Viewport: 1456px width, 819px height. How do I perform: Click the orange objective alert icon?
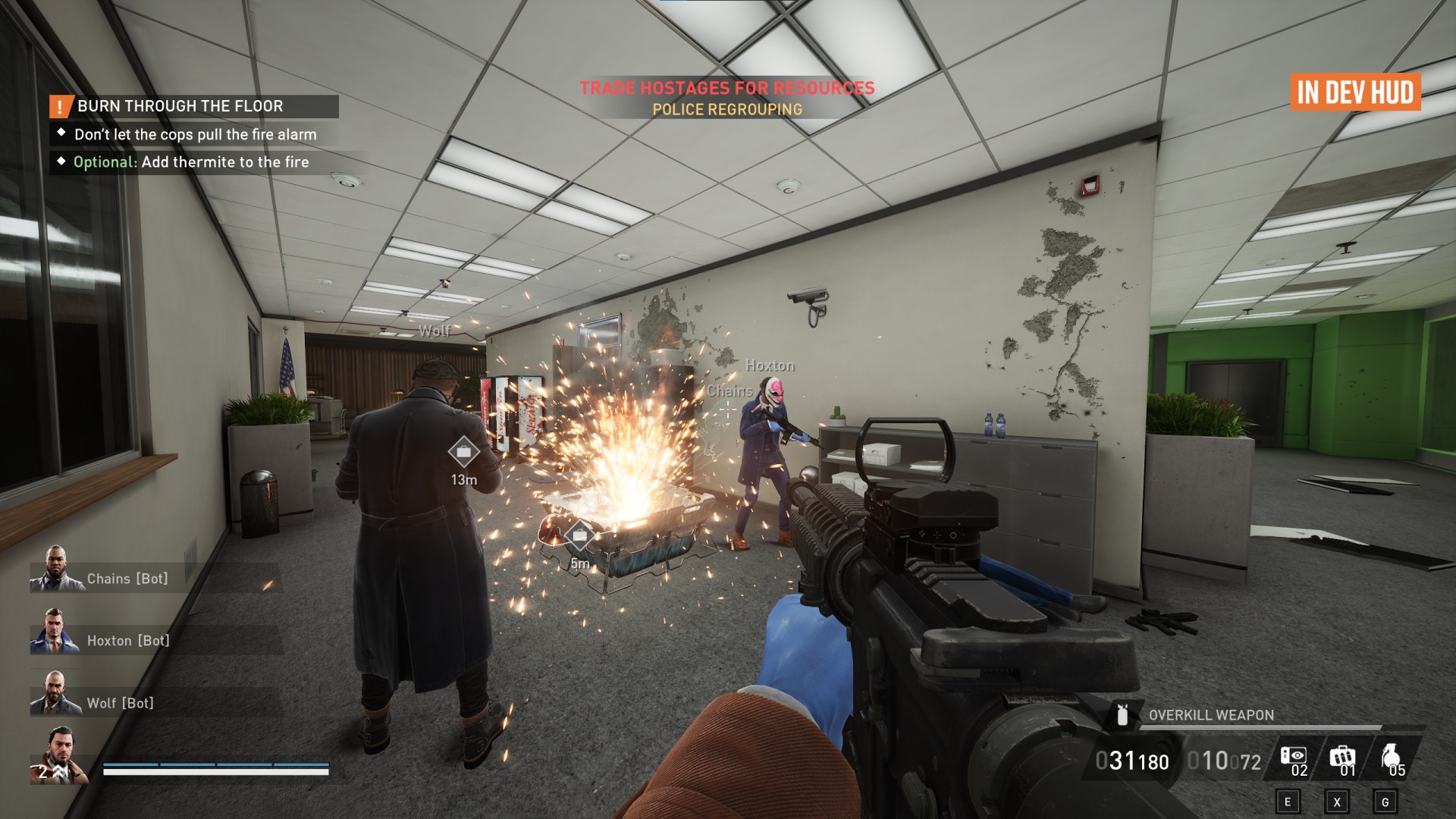pos(61,107)
